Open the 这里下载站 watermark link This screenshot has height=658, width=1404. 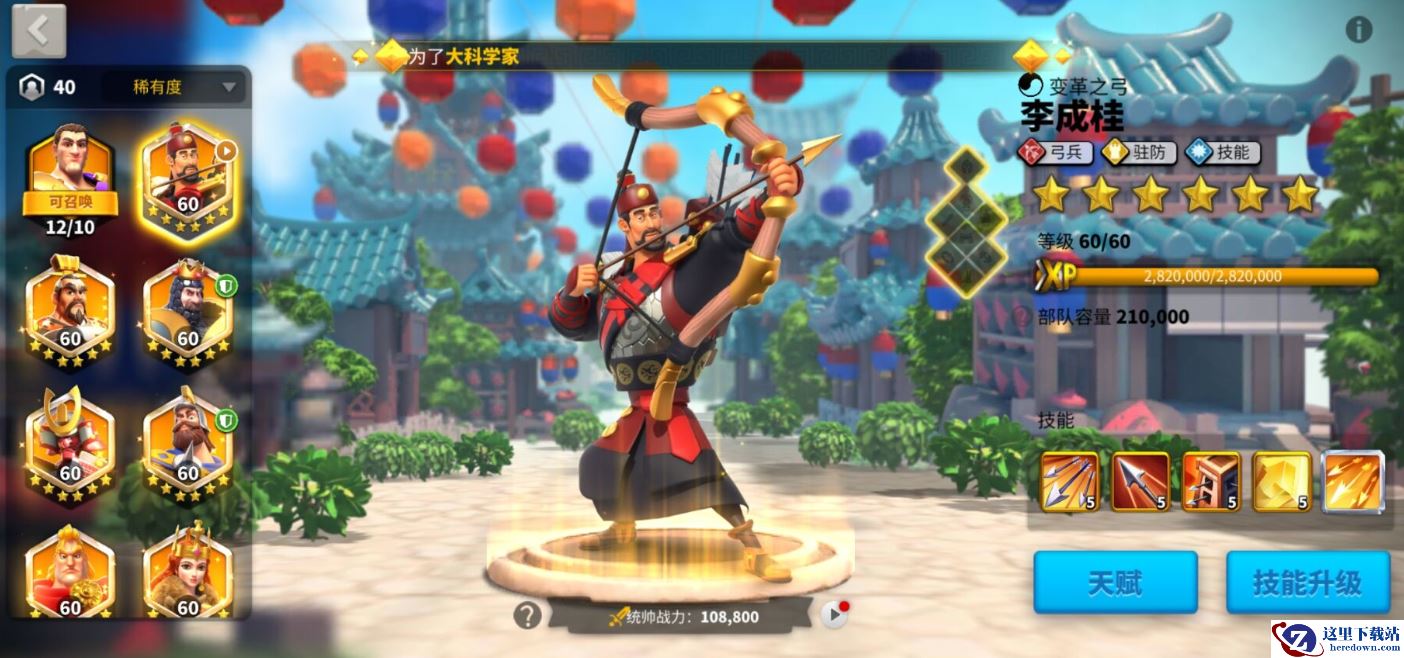[x=1337, y=638]
